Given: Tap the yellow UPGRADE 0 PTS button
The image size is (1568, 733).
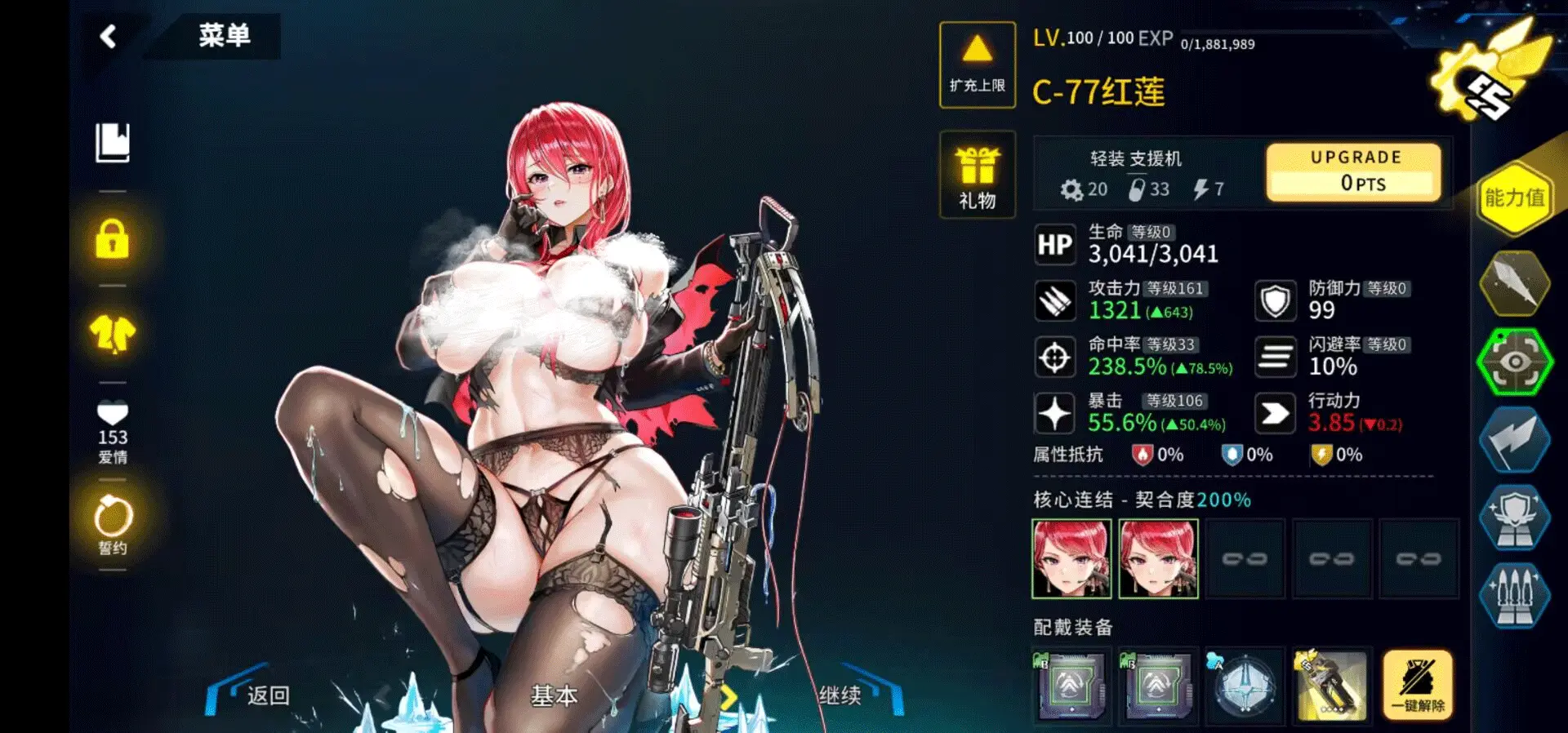Looking at the screenshot, I should pyautogui.click(x=1354, y=172).
